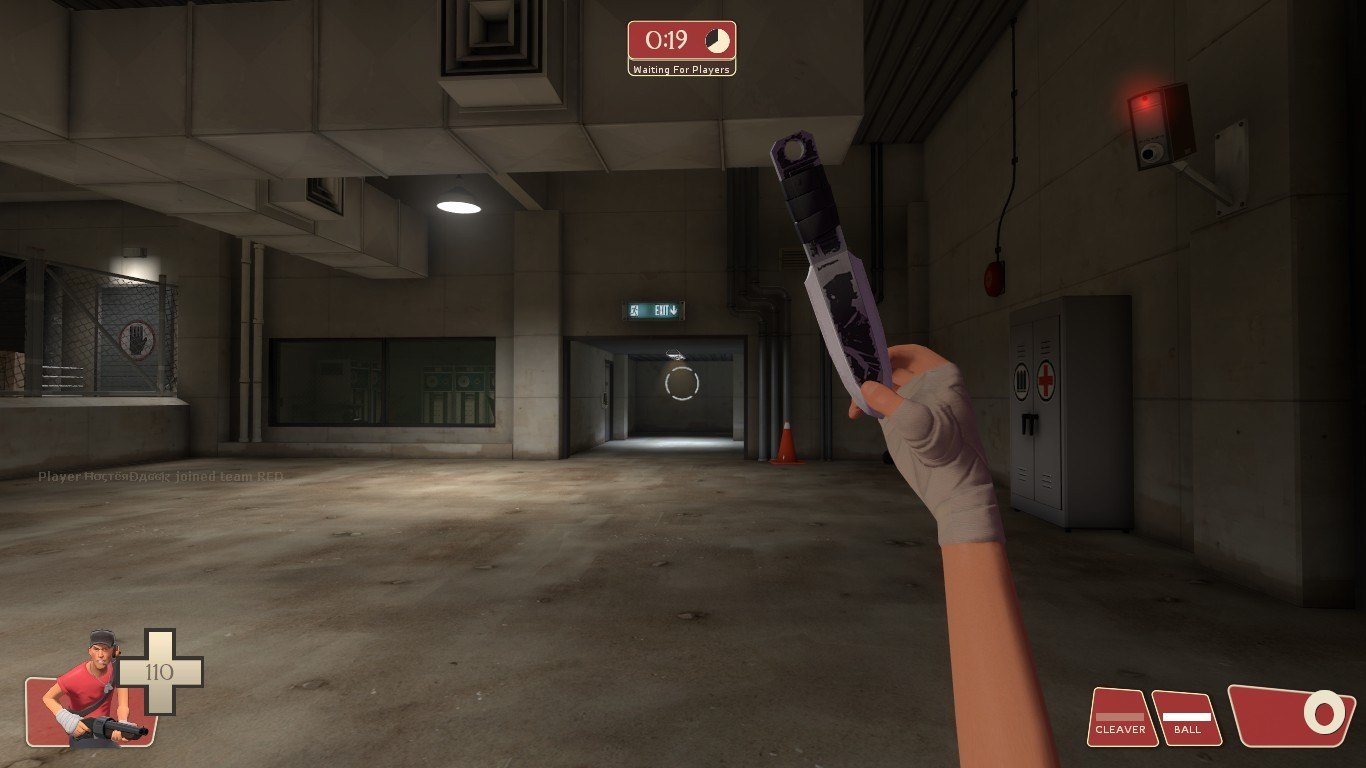The image size is (1366, 768).
Task: Select the CLEAVER item meter
Action: pyautogui.click(x=1121, y=718)
